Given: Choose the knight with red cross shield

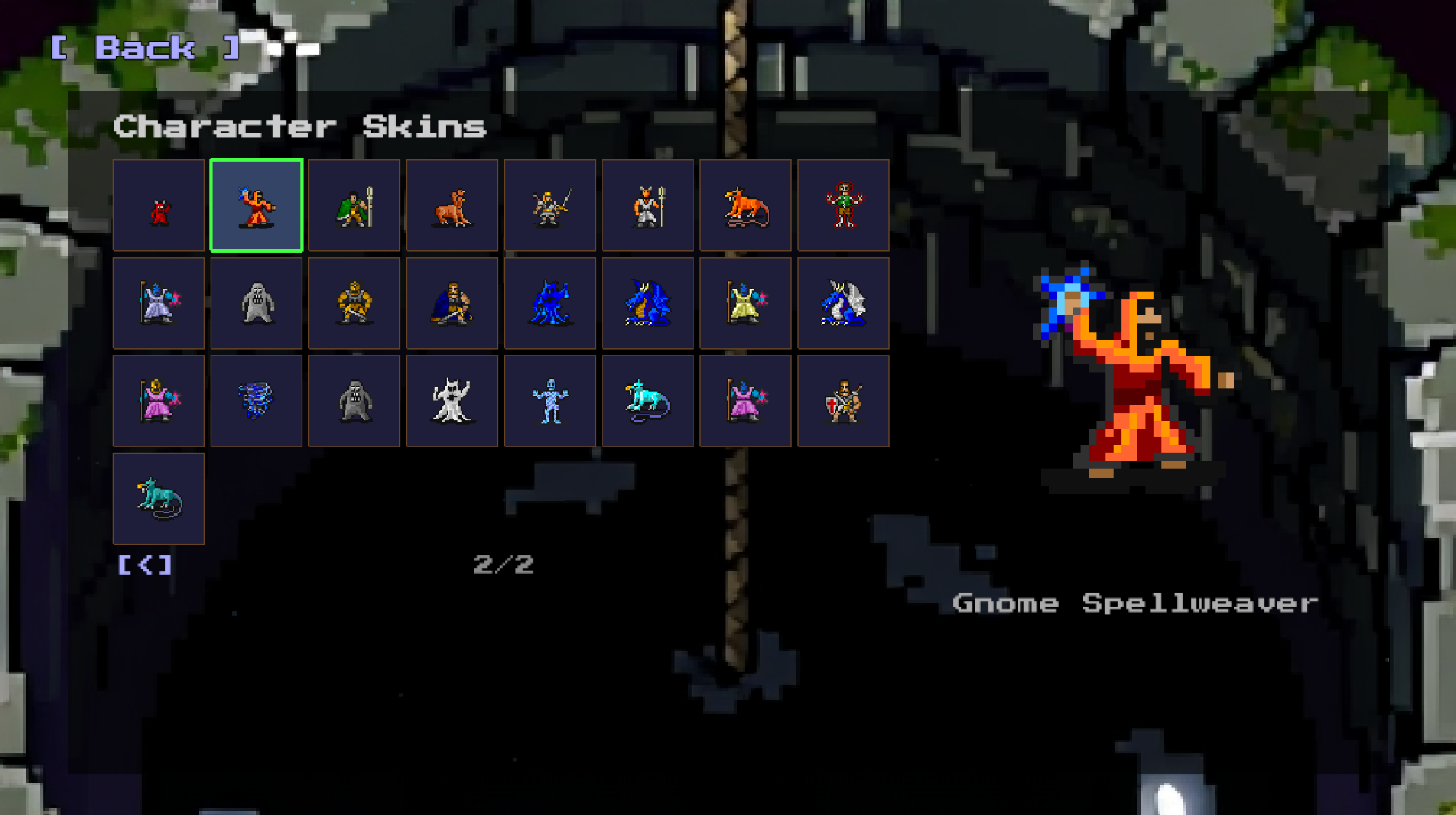Looking at the screenshot, I should pos(843,401).
